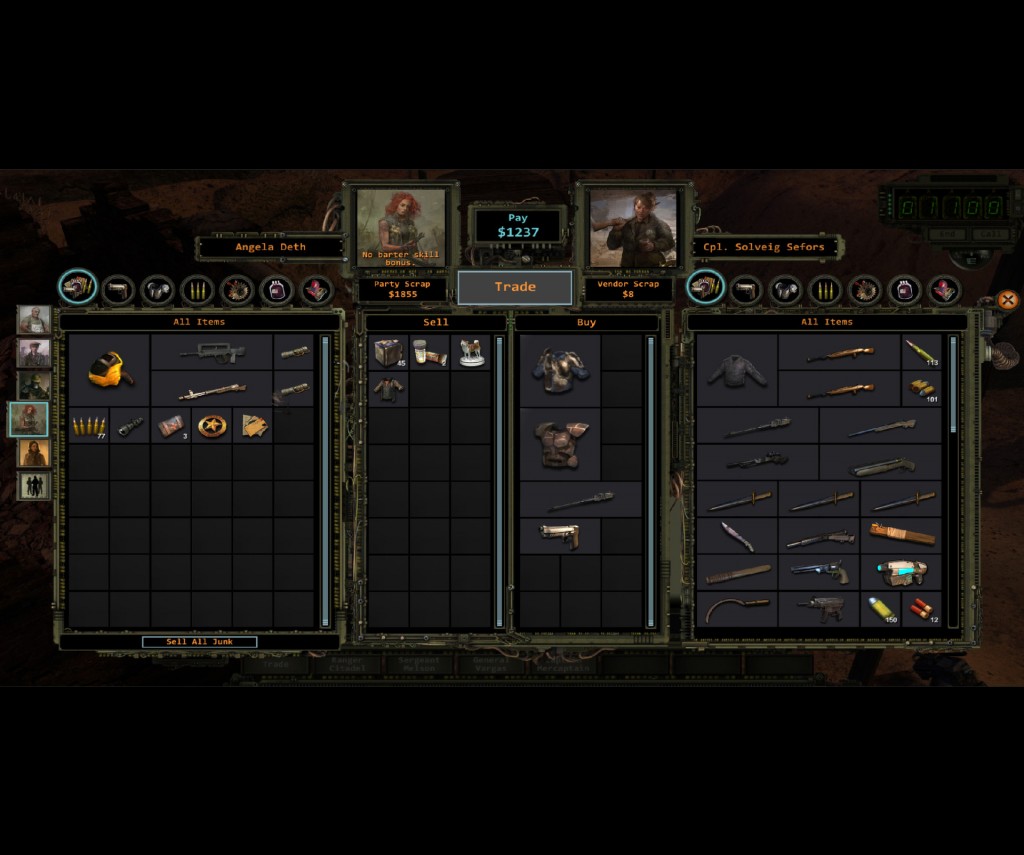Filter player inventory by pistol weapons icon
The height and width of the screenshot is (855, 1024).
click(x=118, y=290)
